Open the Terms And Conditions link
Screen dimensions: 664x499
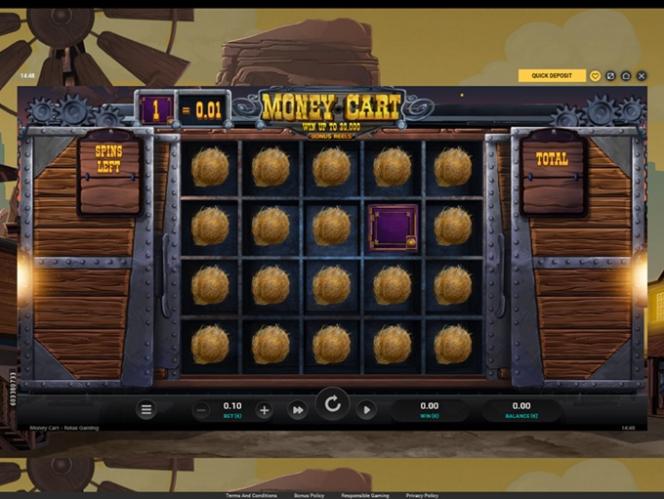click(x=251, y=495)
